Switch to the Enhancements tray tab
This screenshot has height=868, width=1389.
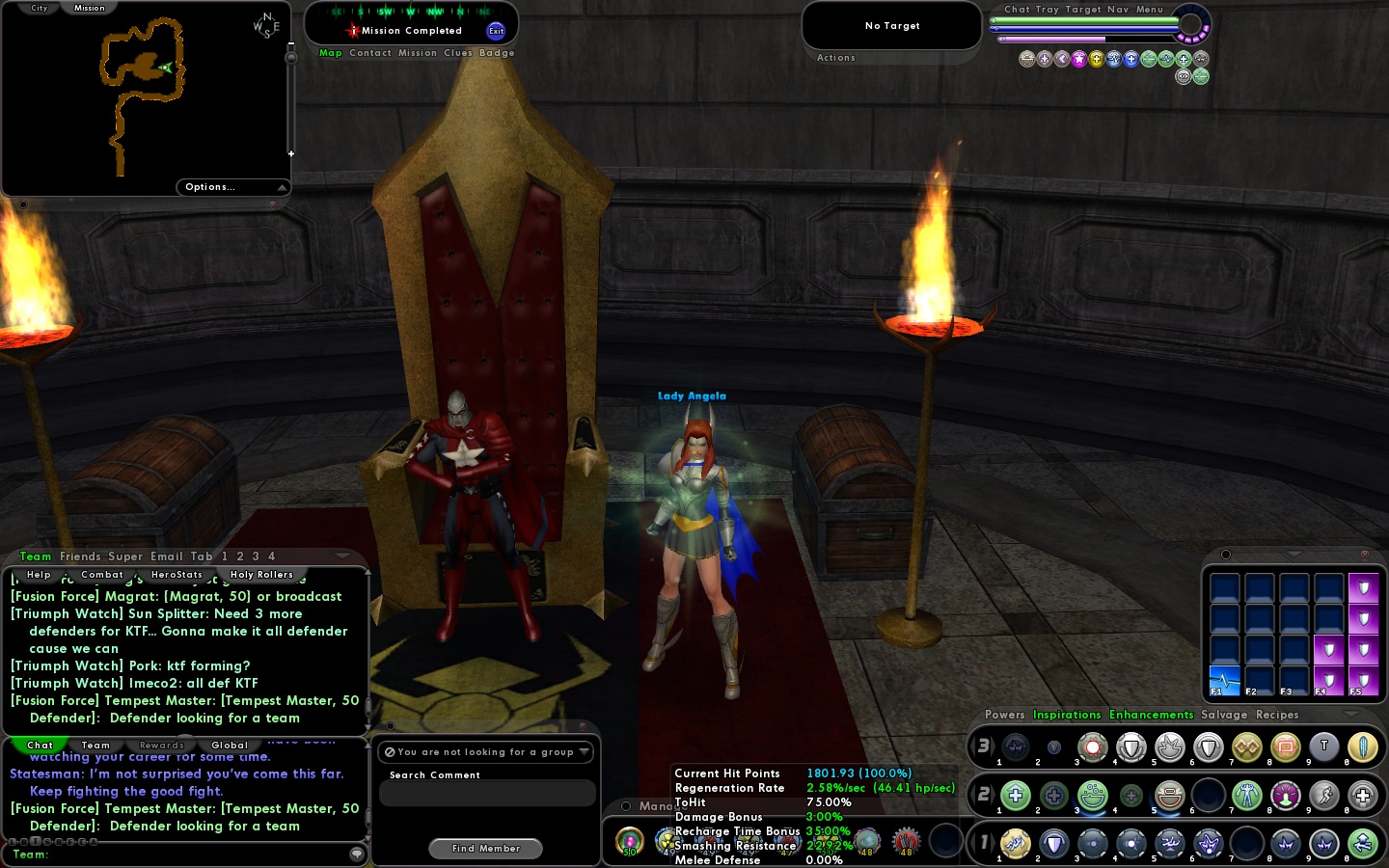[1152, 715]
